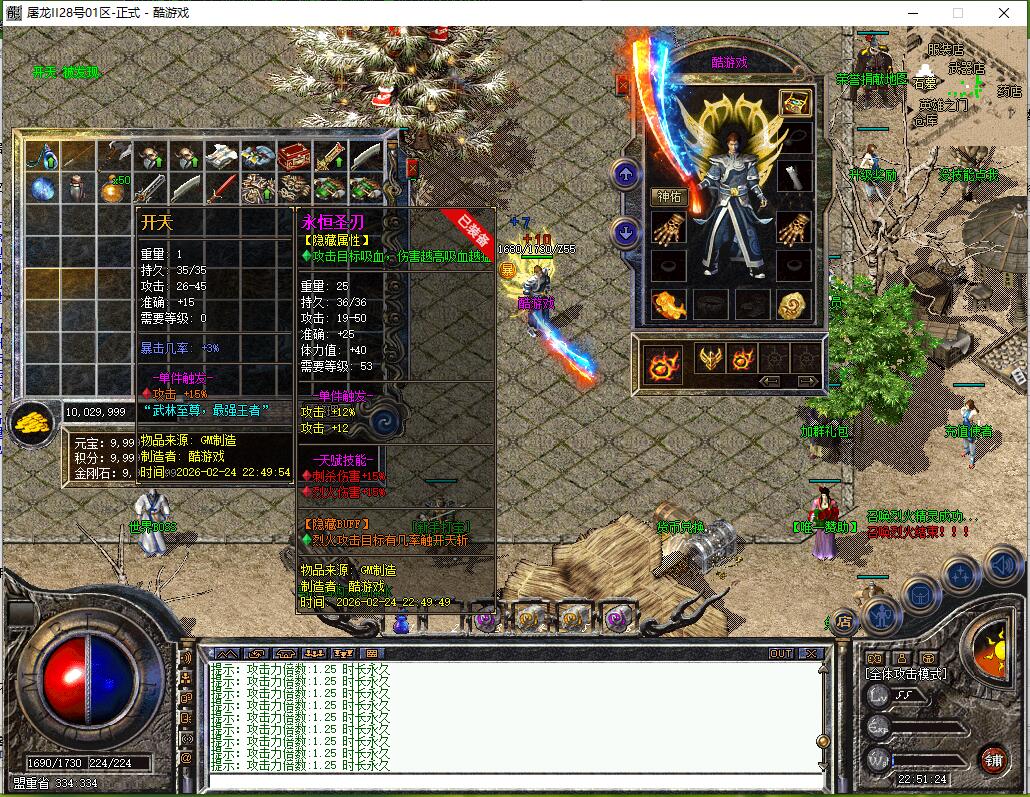Toggle the speaker sound button
Image resolution: width=1030 pixels, height=797 pixels.
pyautogui.click(x=1002, y=568)
